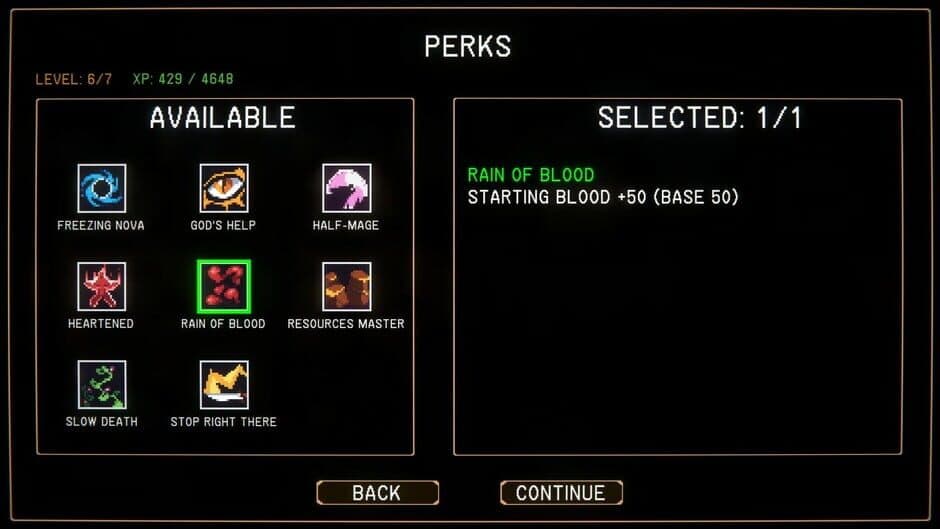This screenshot has height=529, width=940.
Task: Pick the Half-Mage perk
Action: pyautogui.click(x=346, y=188)
